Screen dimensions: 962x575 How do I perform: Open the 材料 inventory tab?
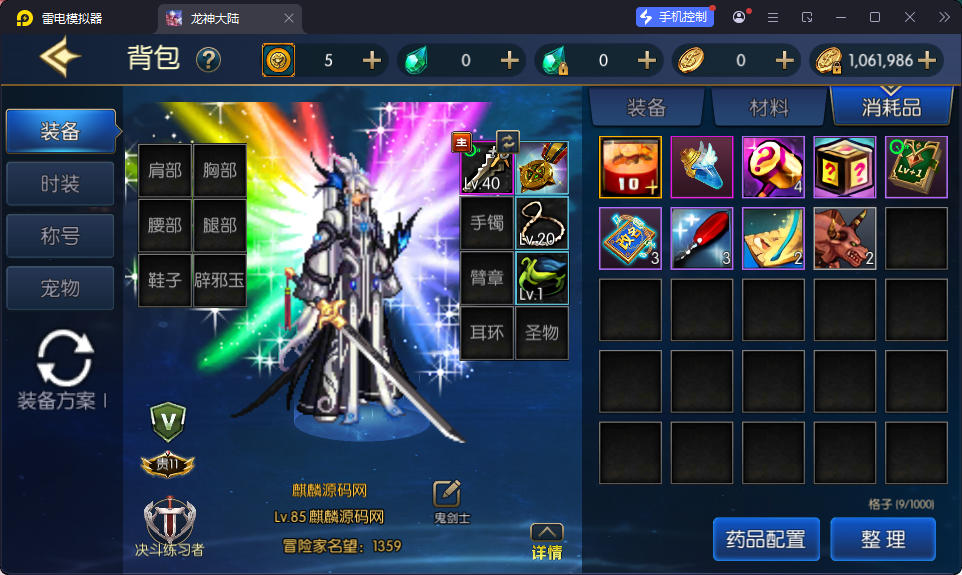769,107
